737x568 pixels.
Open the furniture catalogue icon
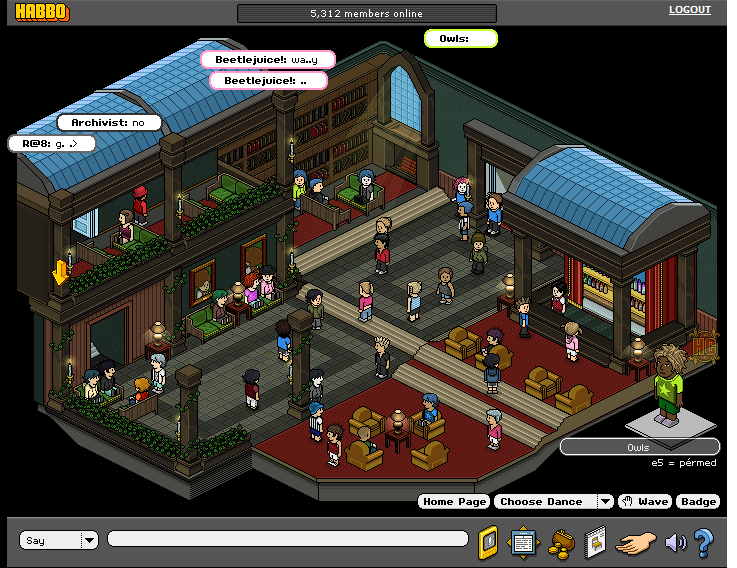[x=594, y=541]
